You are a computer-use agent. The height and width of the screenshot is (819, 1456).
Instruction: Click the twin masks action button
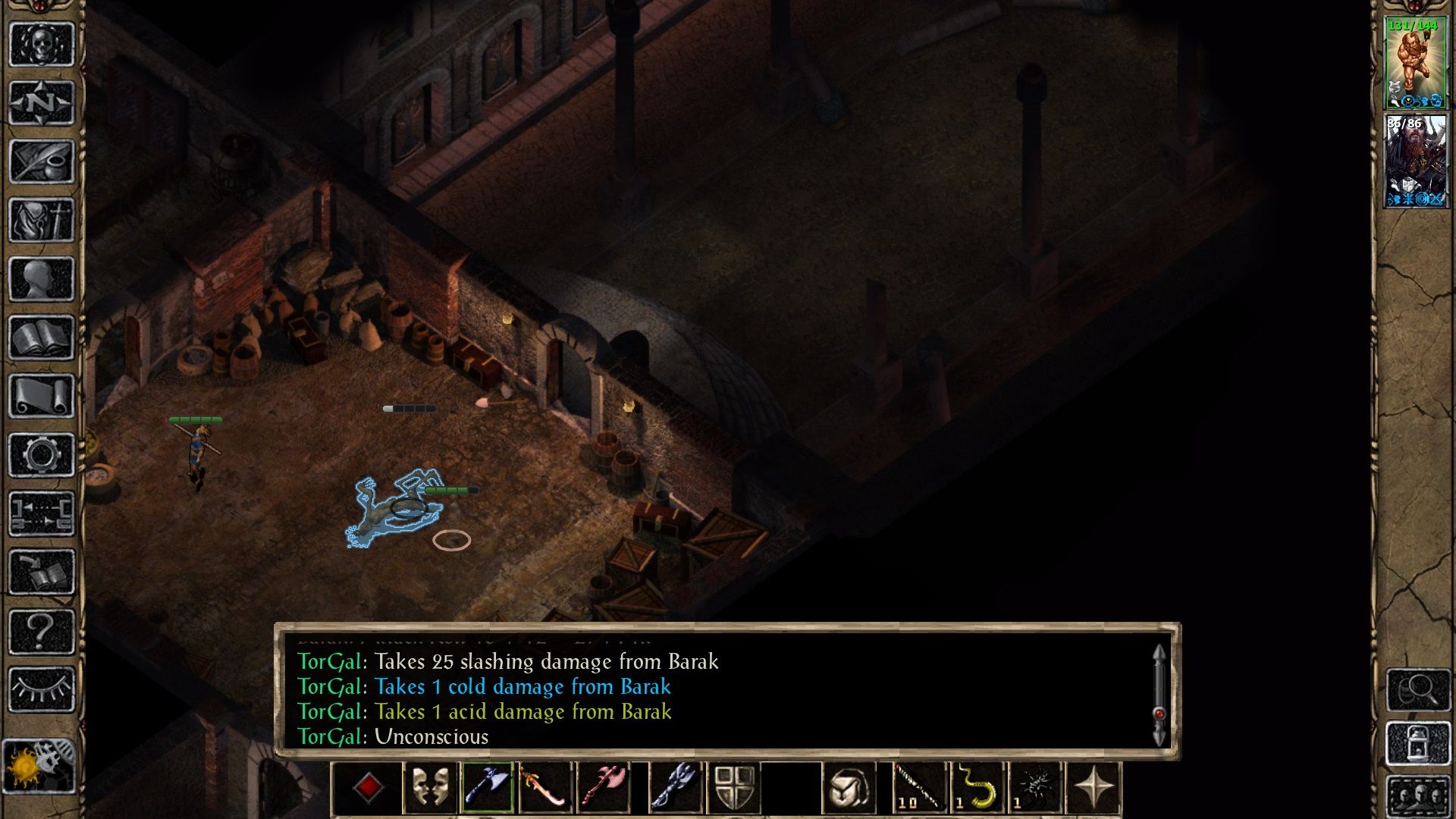pyautogui.click(x=429, y=789)
